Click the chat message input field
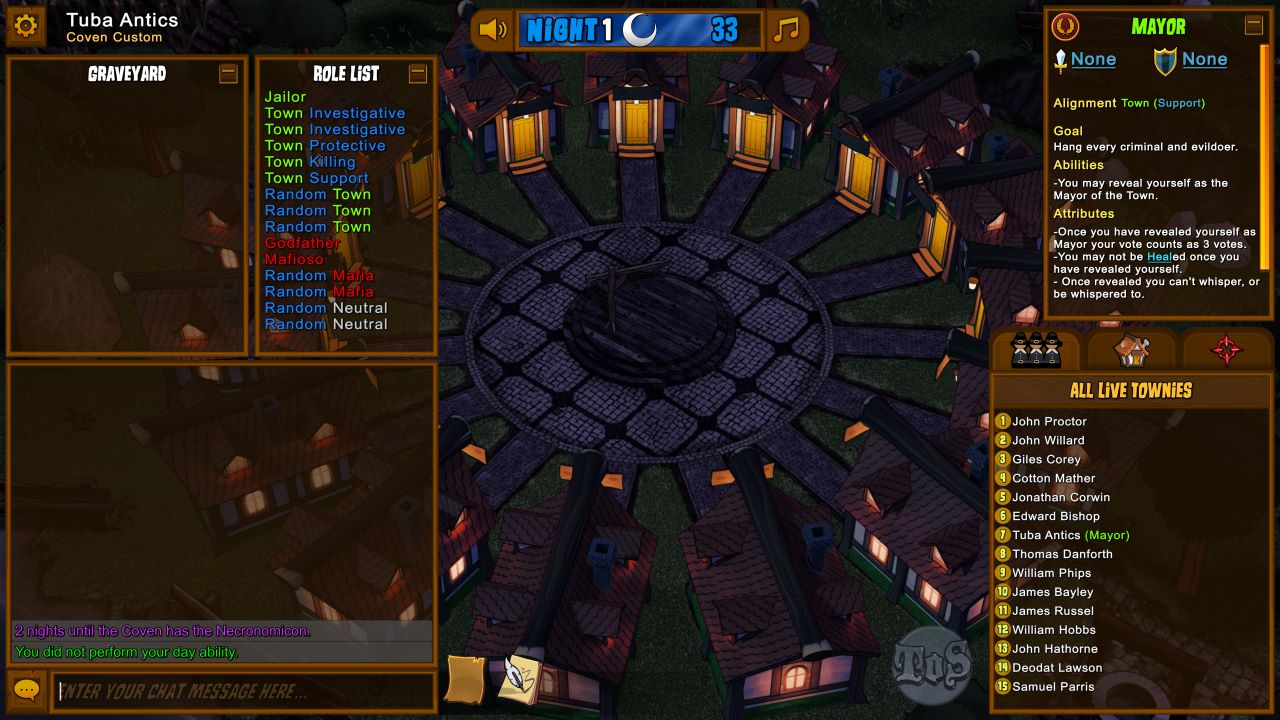This screenshot has width=1280, height=720. pyautogui.click(x=245, y=692)
